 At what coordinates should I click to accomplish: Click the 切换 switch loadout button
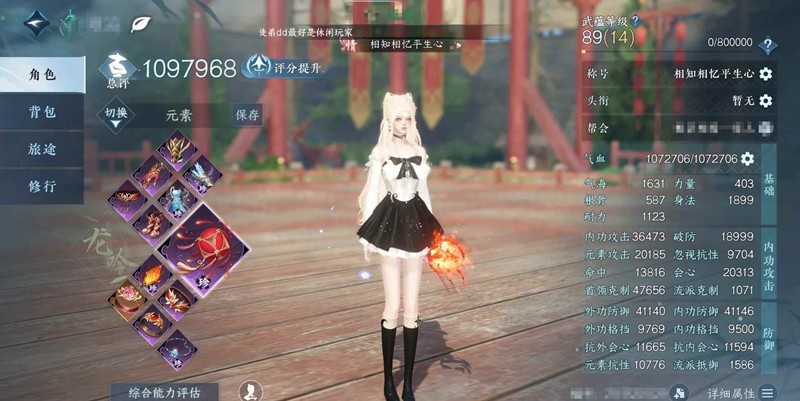click(118, 114)
